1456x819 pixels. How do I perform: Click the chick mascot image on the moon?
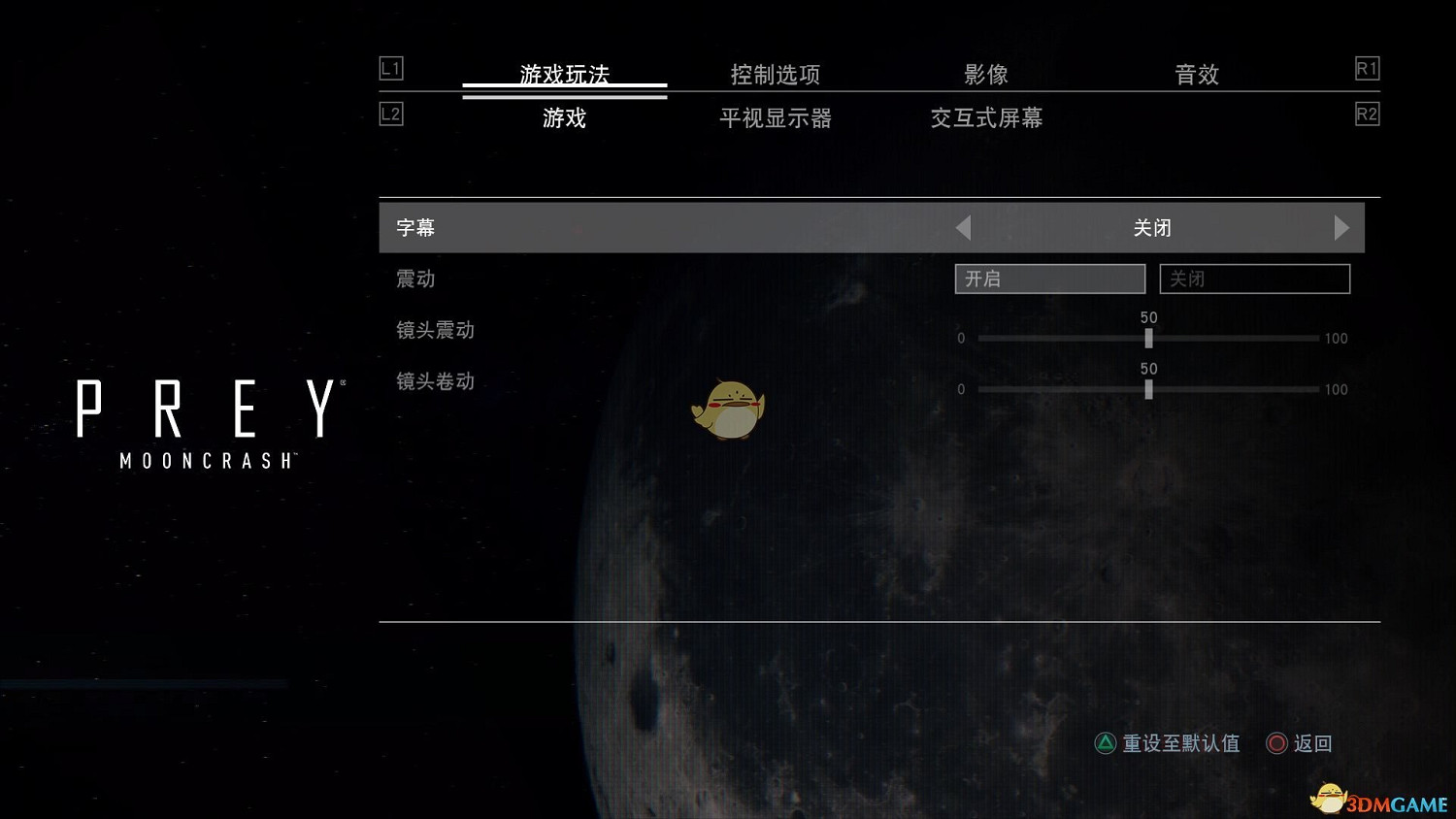[728, 408]
